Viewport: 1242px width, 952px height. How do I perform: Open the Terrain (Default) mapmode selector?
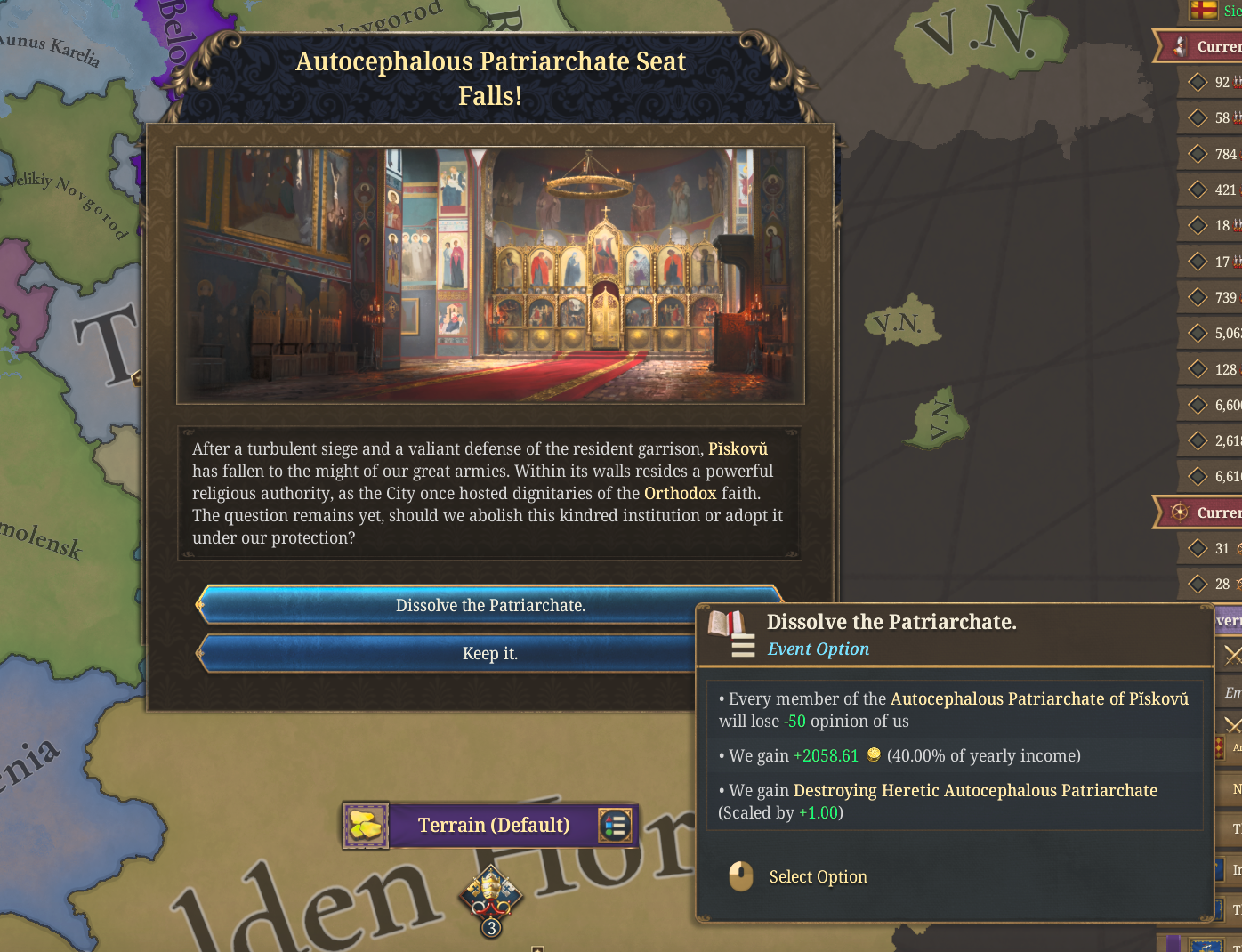coord(495,825)
